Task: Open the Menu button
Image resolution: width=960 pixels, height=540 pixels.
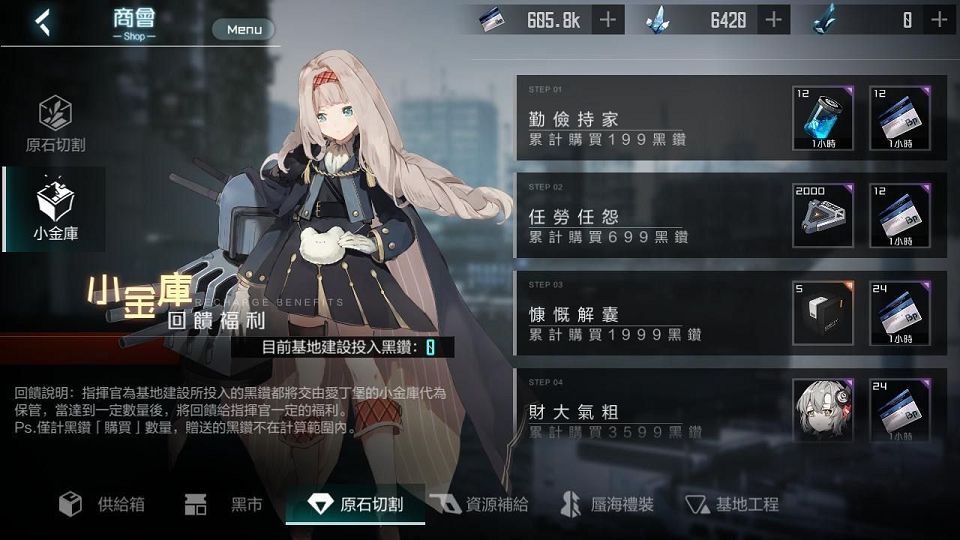Action: [x=243, y=29]
